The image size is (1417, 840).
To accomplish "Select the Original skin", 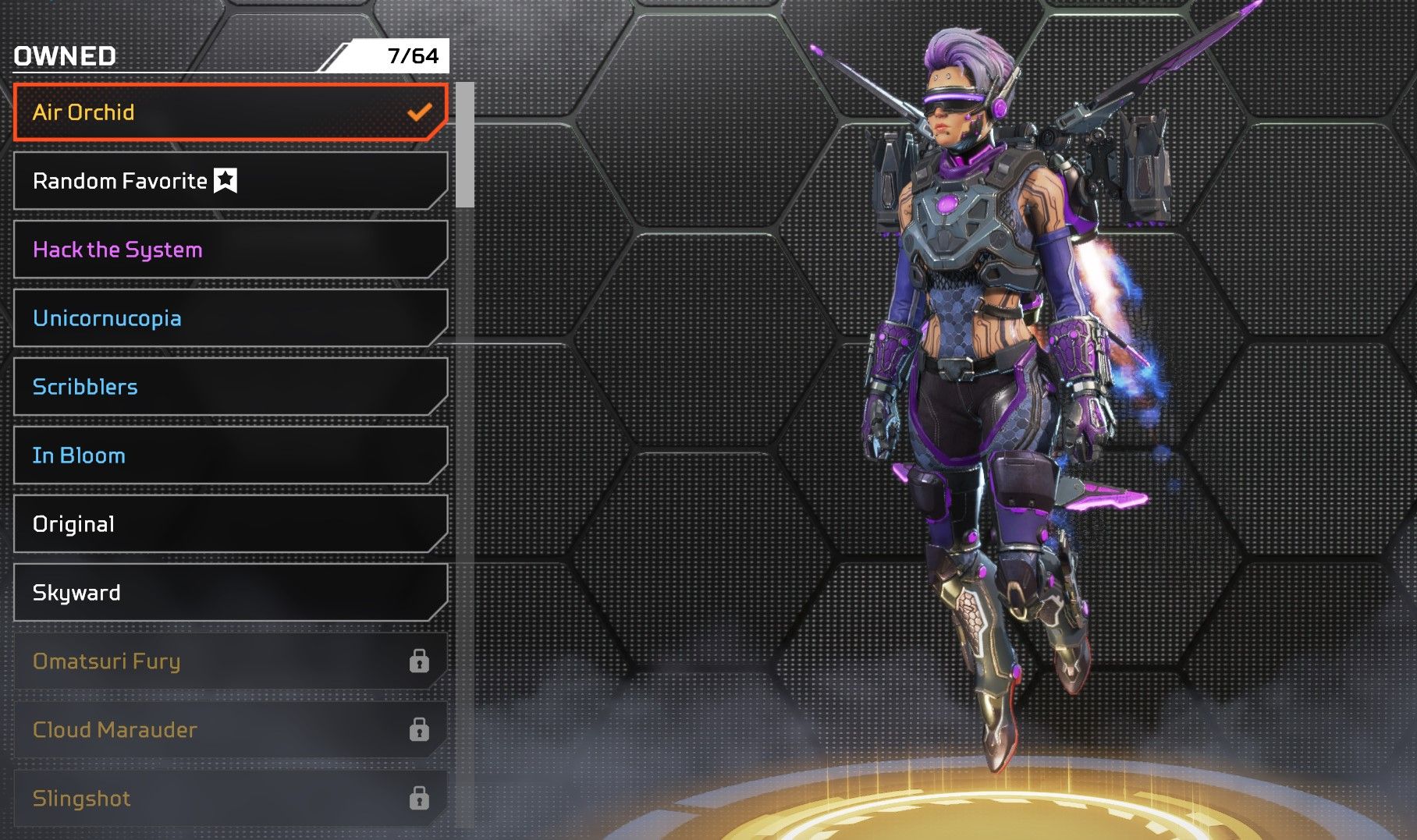I will tap(230, 524).
